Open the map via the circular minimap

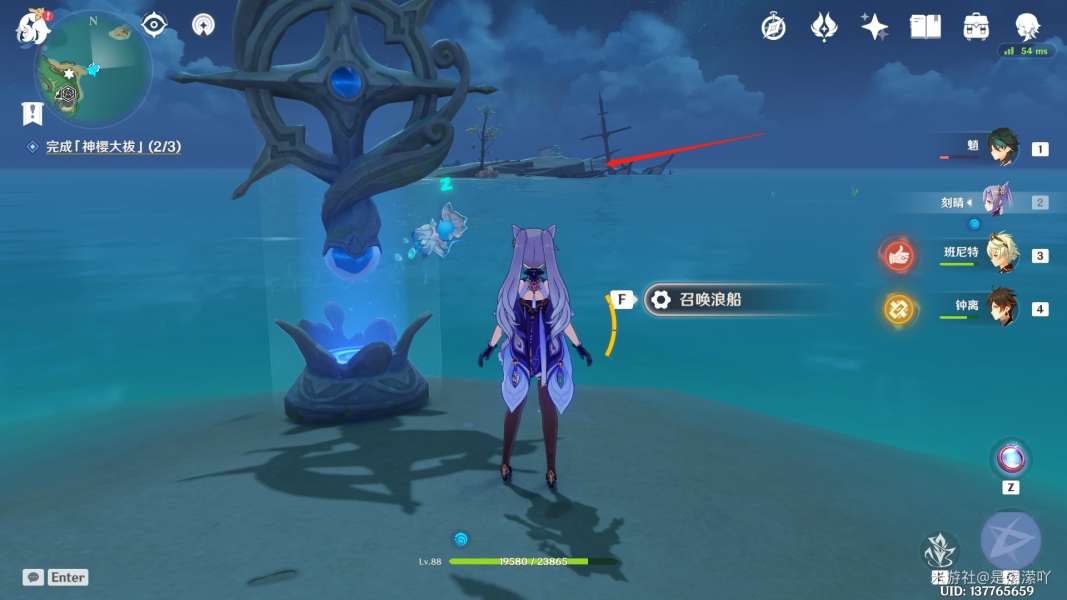[93, 70]
